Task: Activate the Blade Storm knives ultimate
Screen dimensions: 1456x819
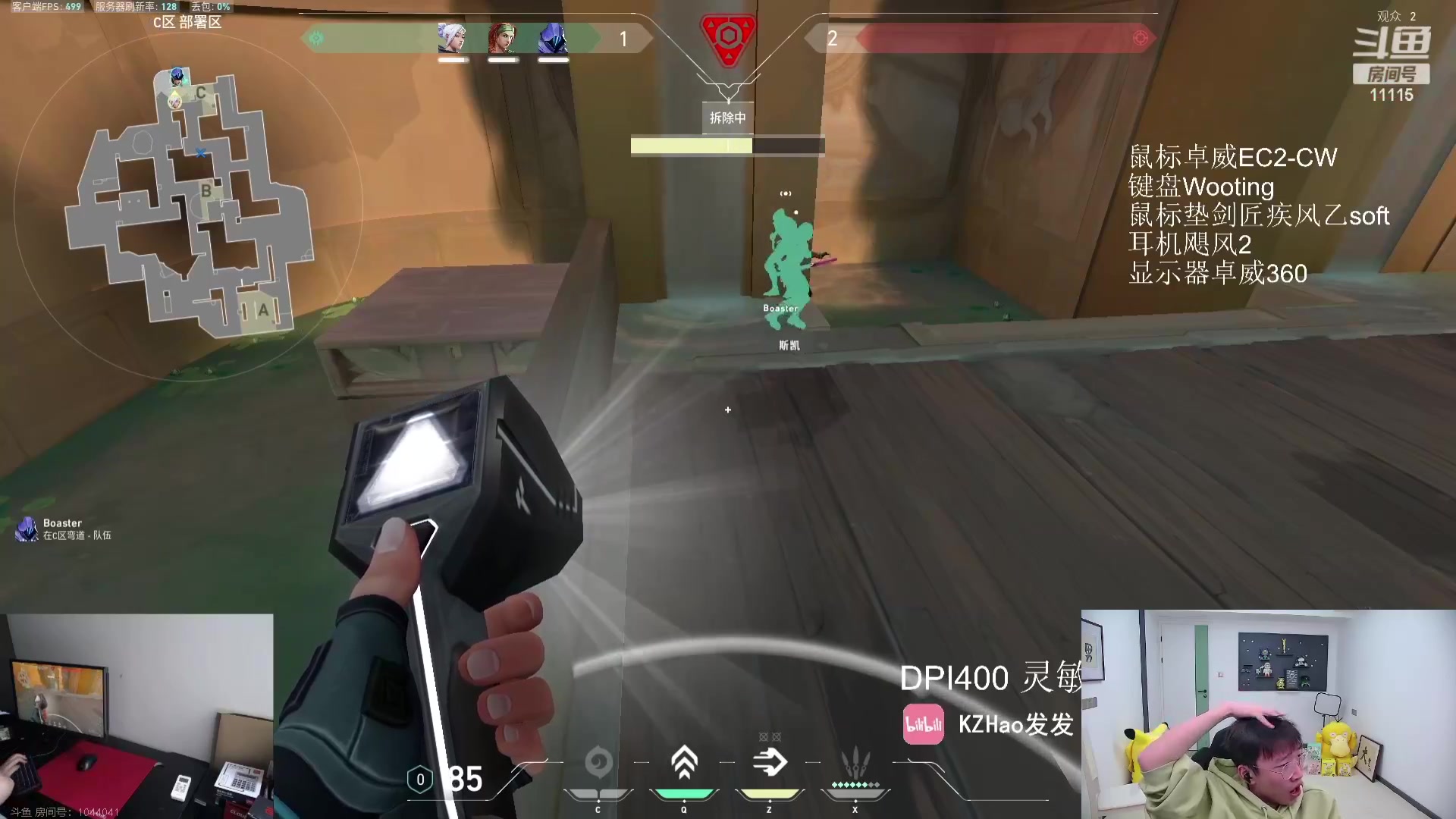Action: (855, 763)
